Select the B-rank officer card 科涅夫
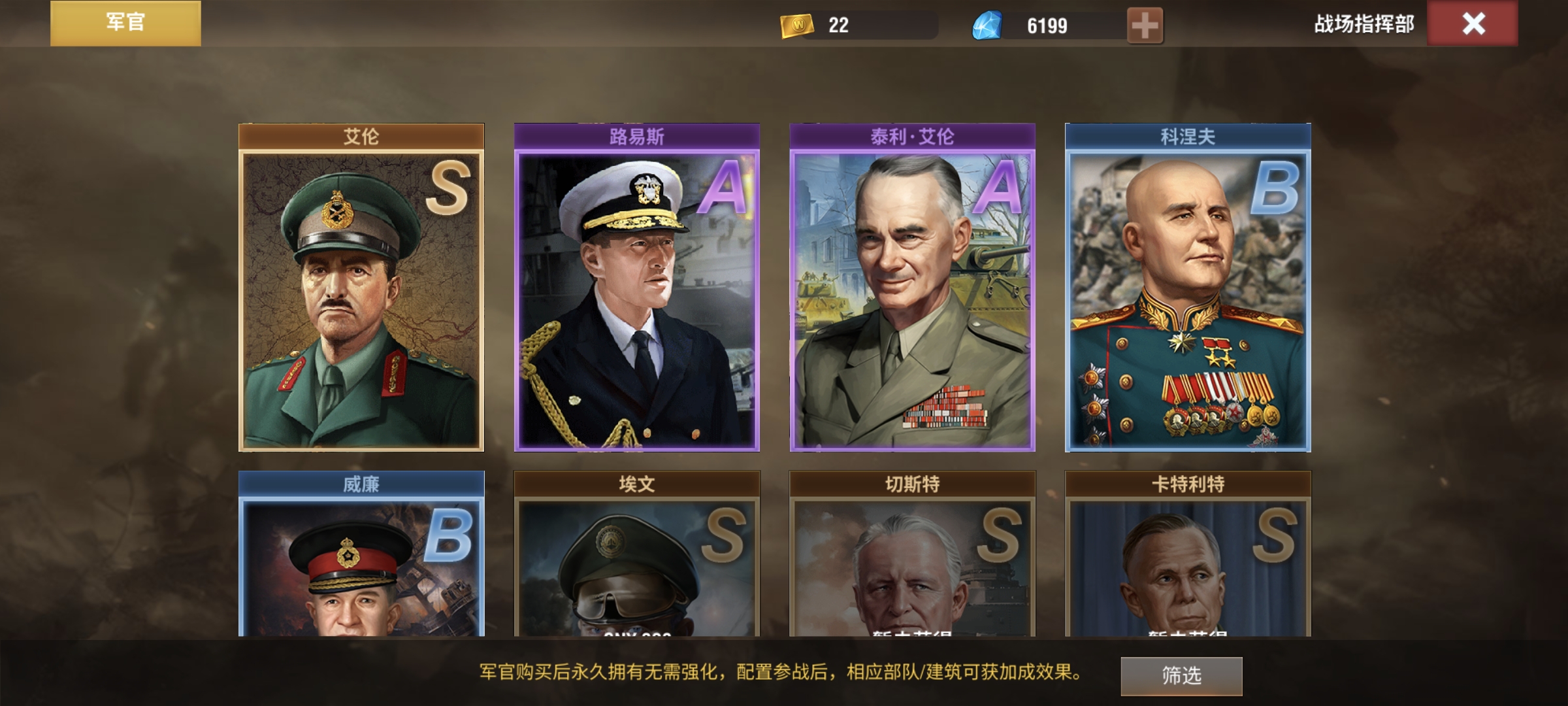Screen dimensions: 1568x706 (1188, 288)
